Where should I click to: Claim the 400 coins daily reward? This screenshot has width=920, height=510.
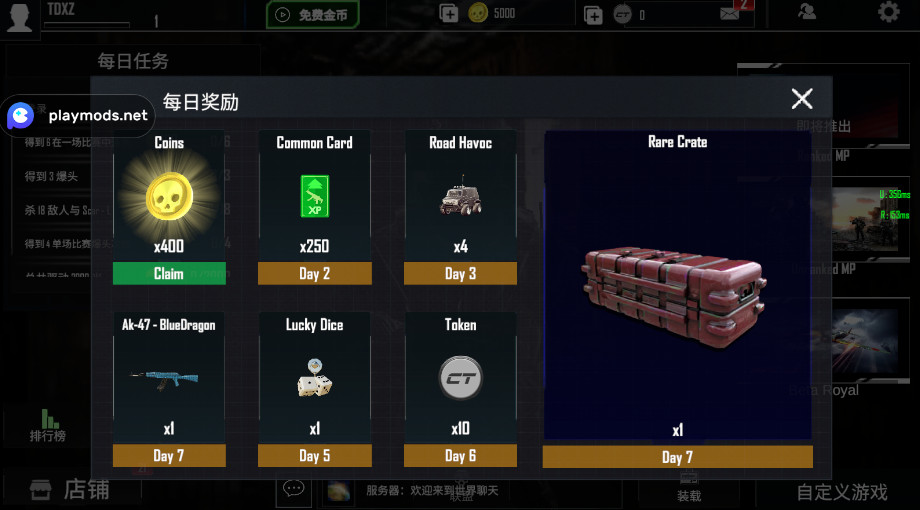169,273
